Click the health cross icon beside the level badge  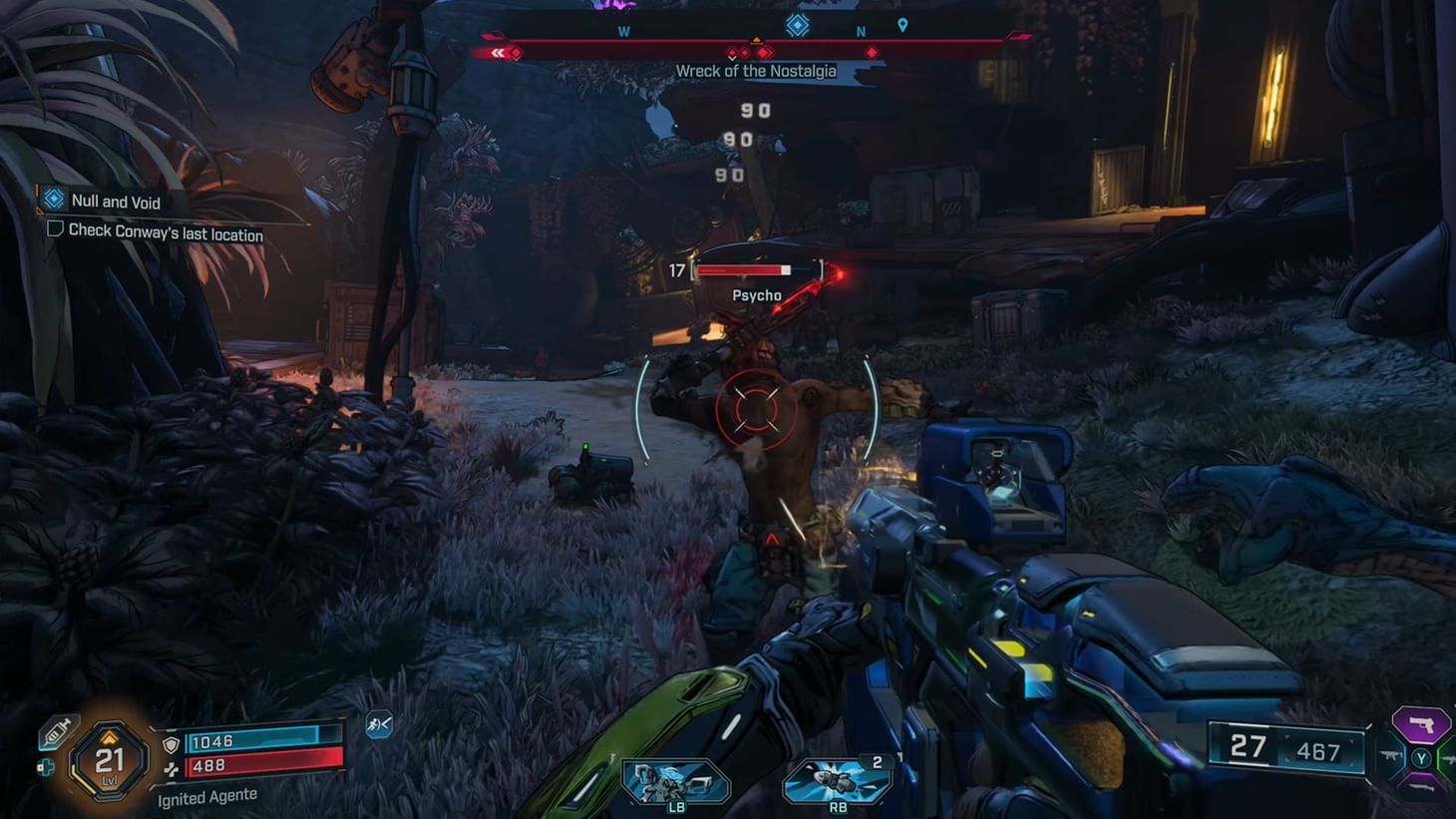[x=47, y=767]
